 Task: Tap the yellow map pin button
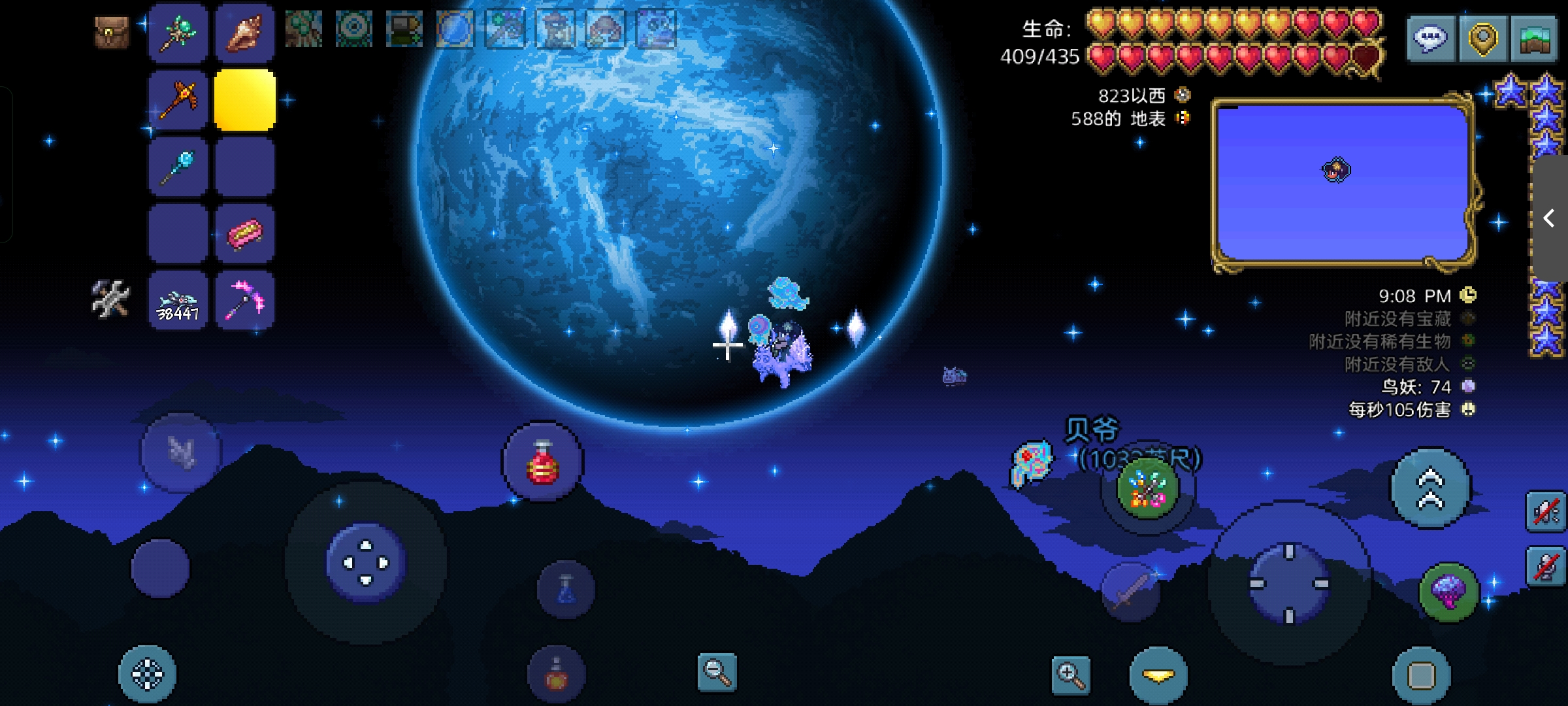tap(1482, 39)
